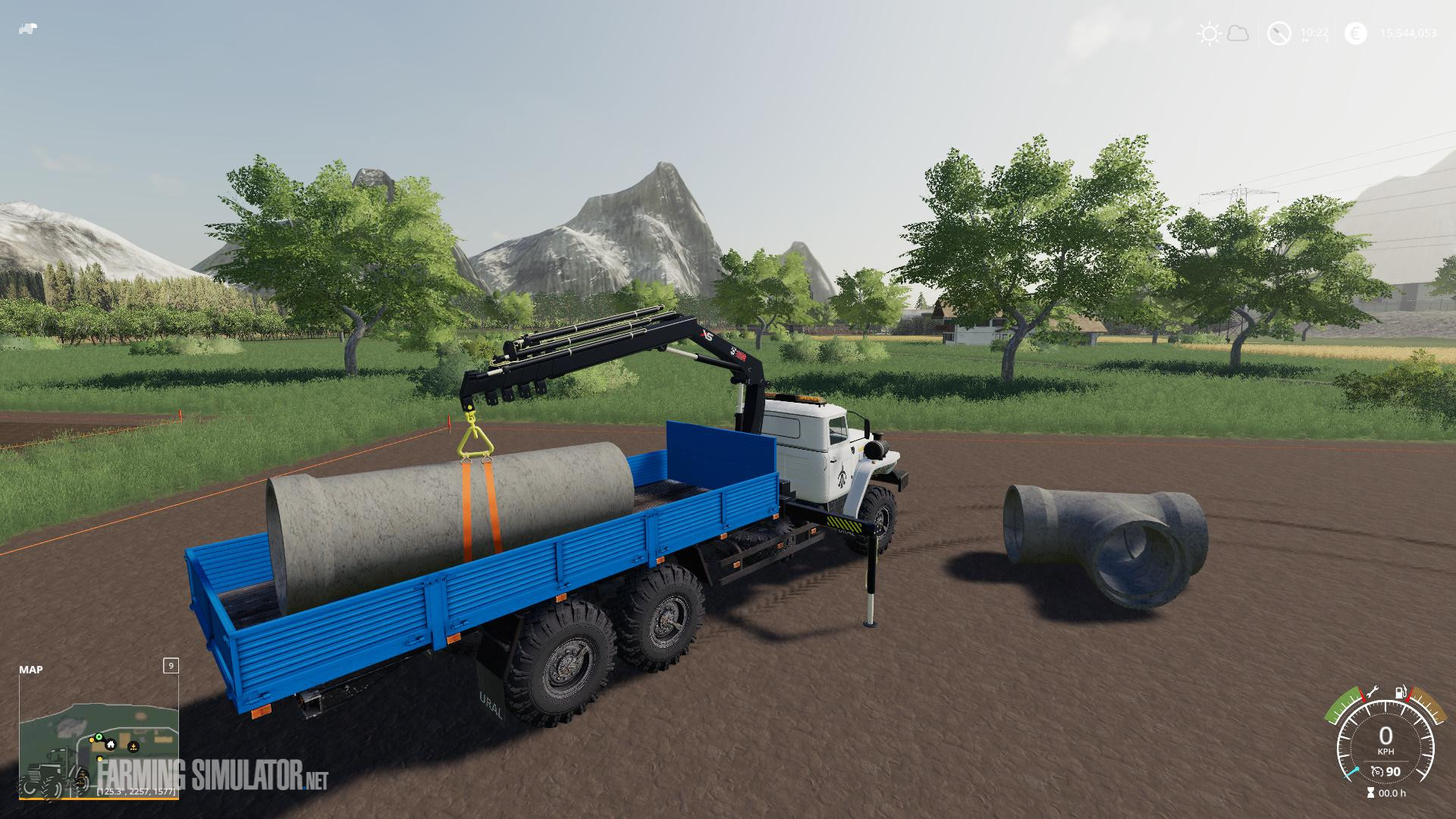Select a yellow vehicle dot on the minimap
Image resolution: width=1456 pixels, height=819 pixels.
click(92, 740)
